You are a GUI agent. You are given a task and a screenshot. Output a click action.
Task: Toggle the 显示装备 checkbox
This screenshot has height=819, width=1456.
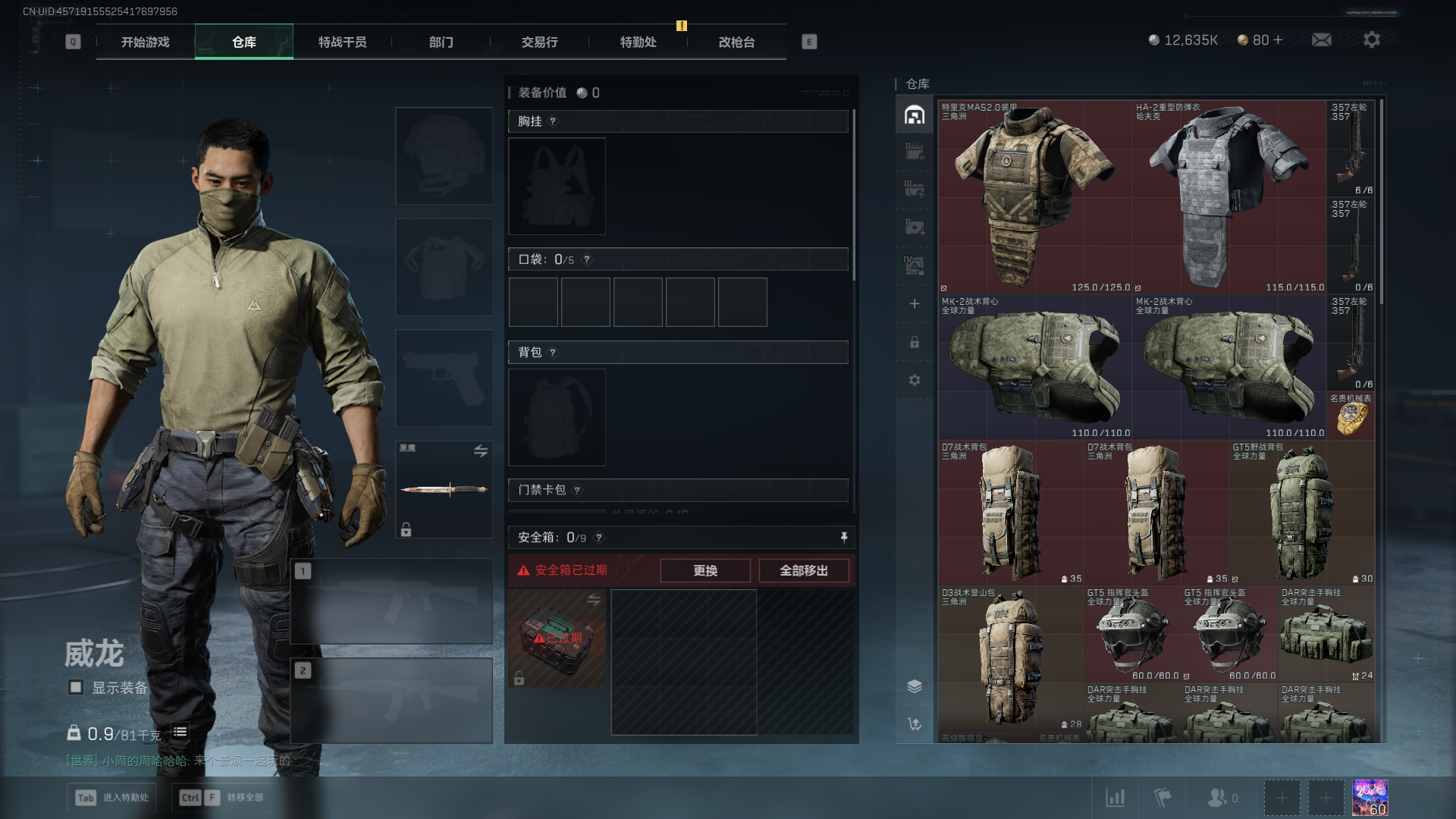coord(76,687)
